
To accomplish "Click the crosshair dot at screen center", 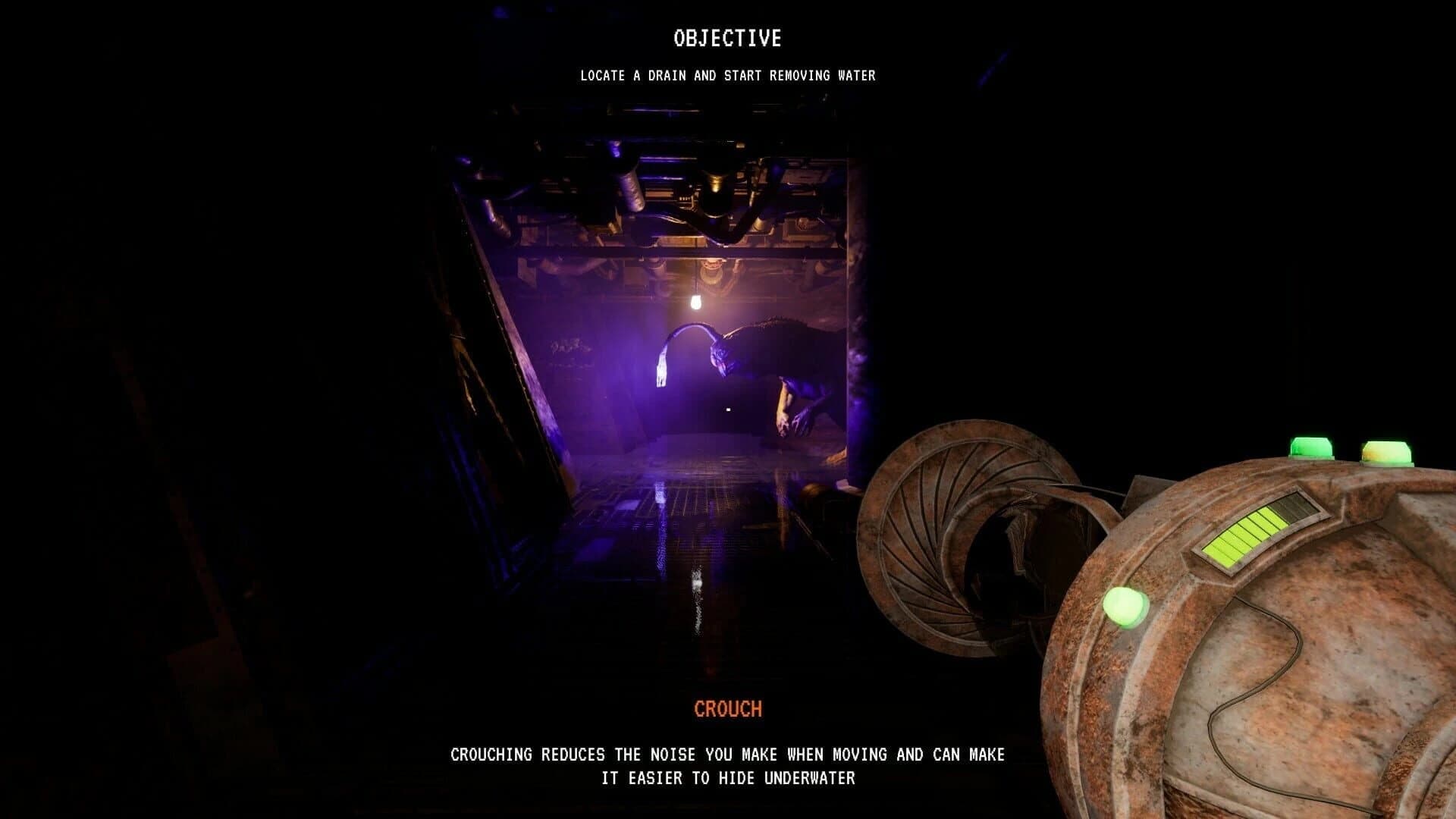I will (x=726, y=411).
